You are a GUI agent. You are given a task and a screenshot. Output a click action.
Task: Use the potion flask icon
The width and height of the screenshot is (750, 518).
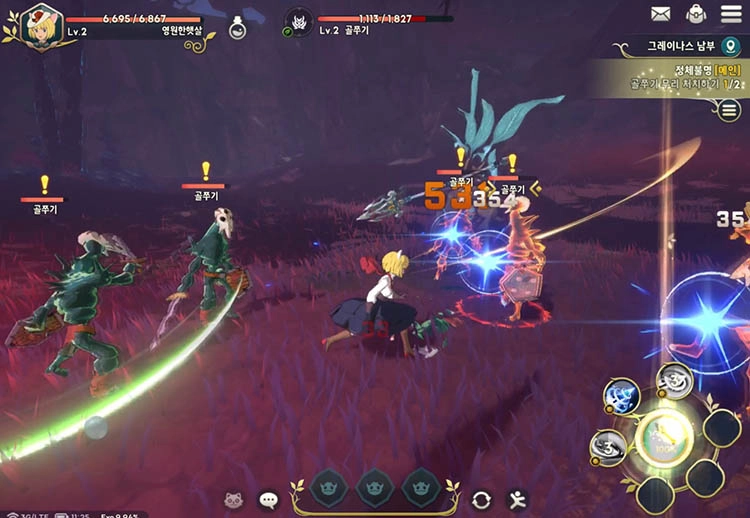(x=237, y=28)
